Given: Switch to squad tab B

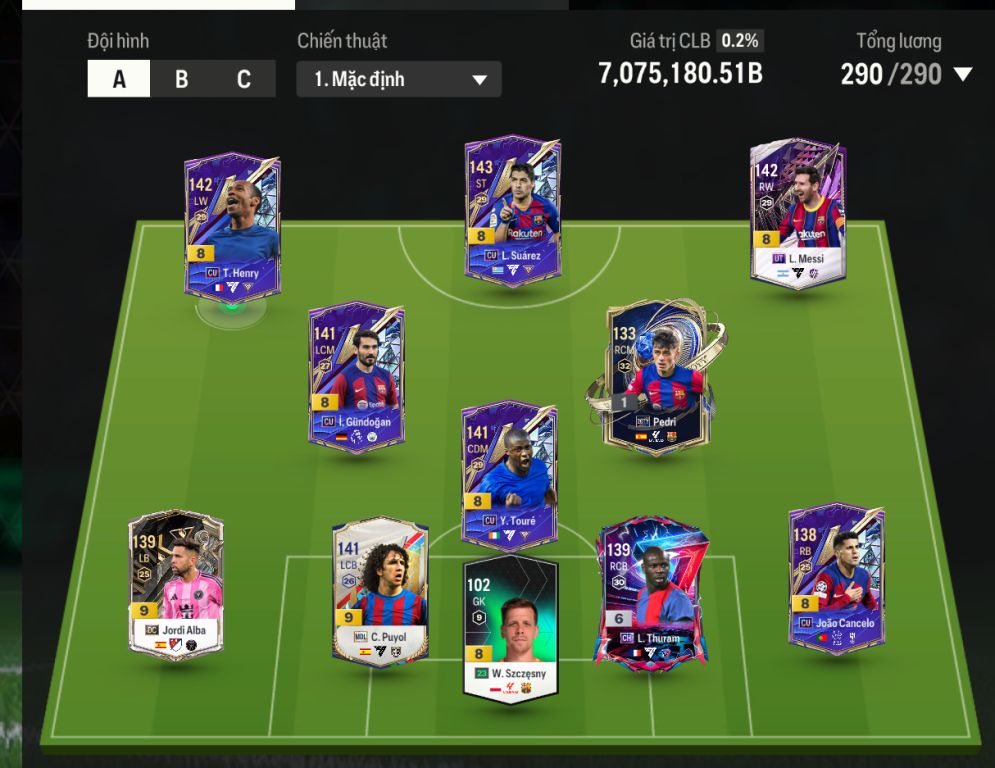Looking at the screenshot, I should pyautogui.click(x=181, y=79).
